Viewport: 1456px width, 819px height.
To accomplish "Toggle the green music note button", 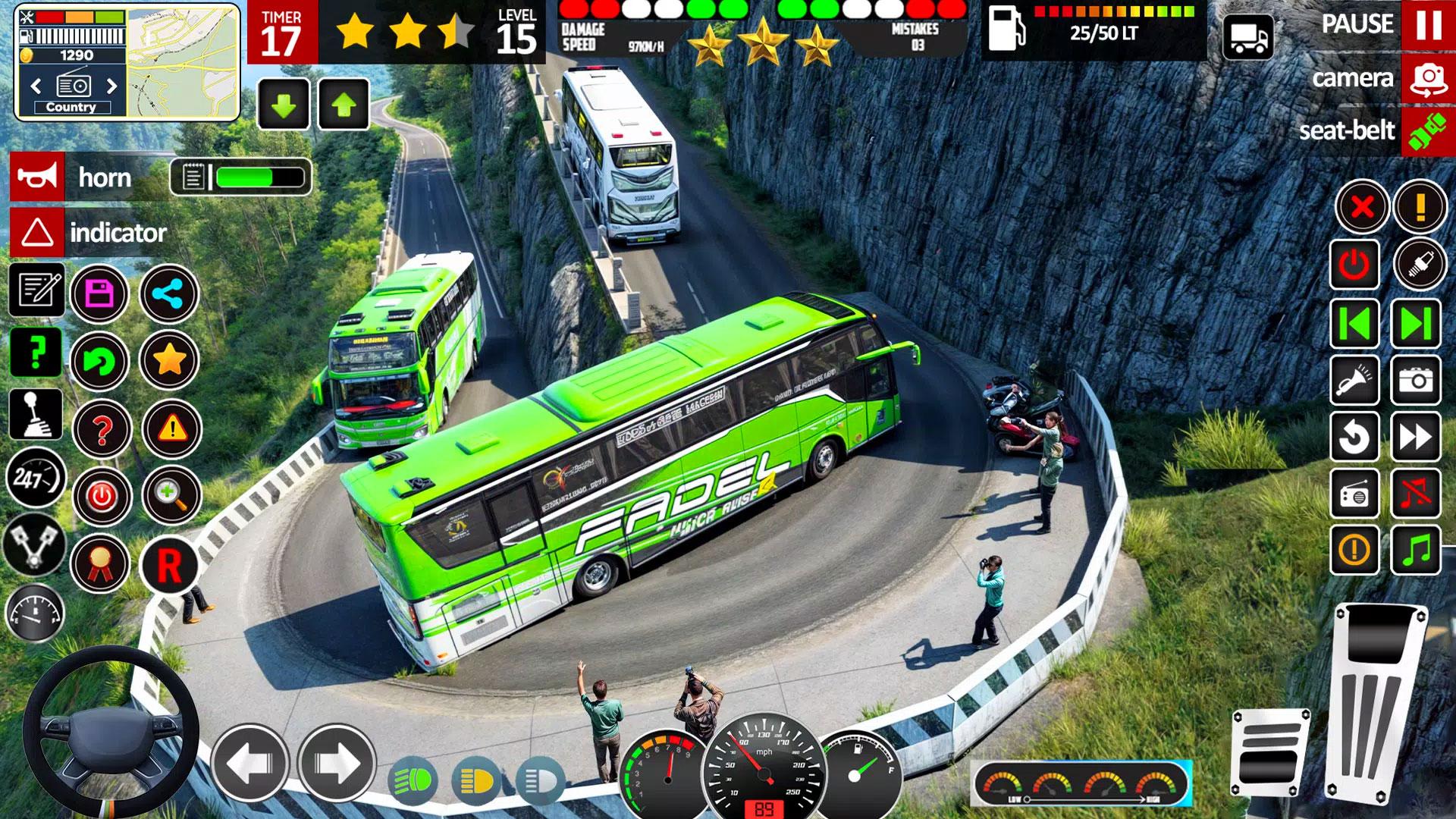I will (x=1416, y=550).
